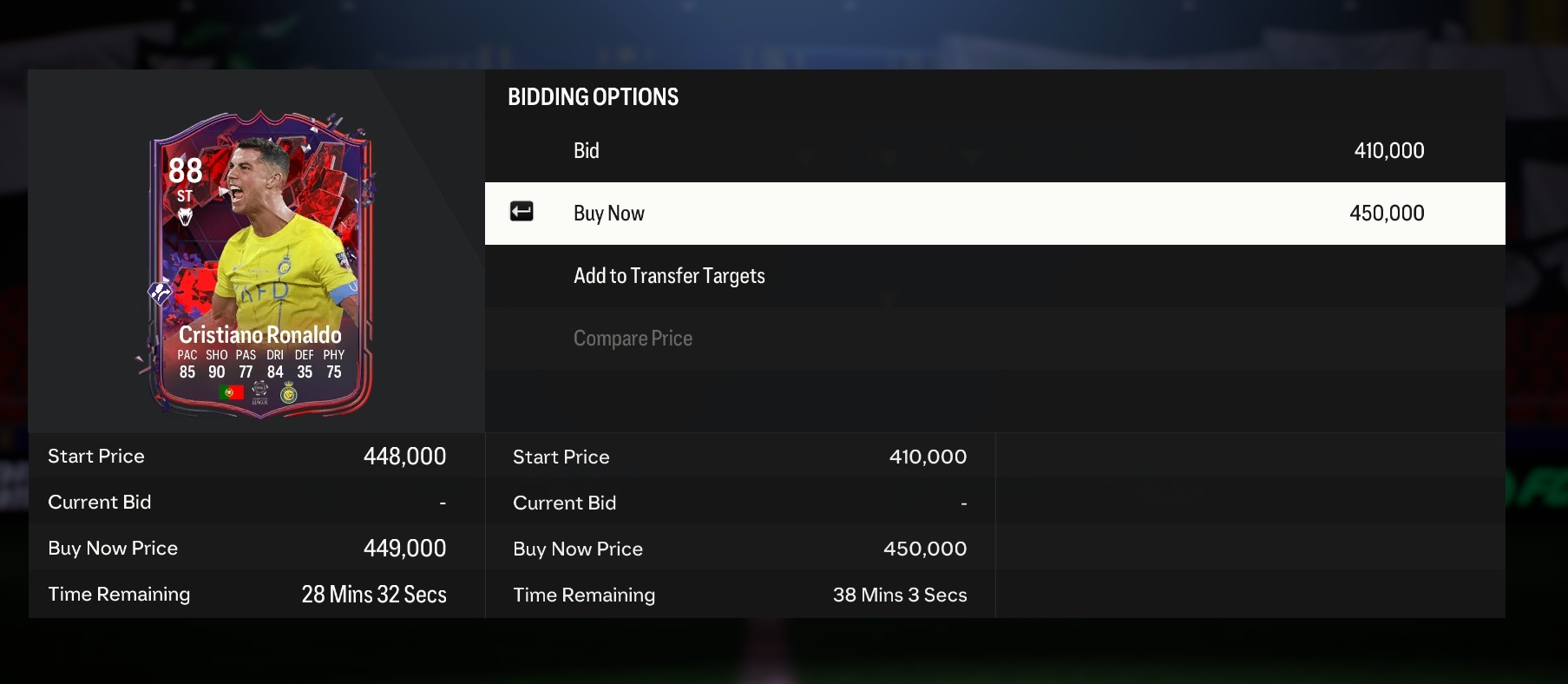The height and width of the screenshot is (684, 1568).
Task: Click the Time Remaining row showing 38 Mins 3 Secs
Action: click(740, 595)
